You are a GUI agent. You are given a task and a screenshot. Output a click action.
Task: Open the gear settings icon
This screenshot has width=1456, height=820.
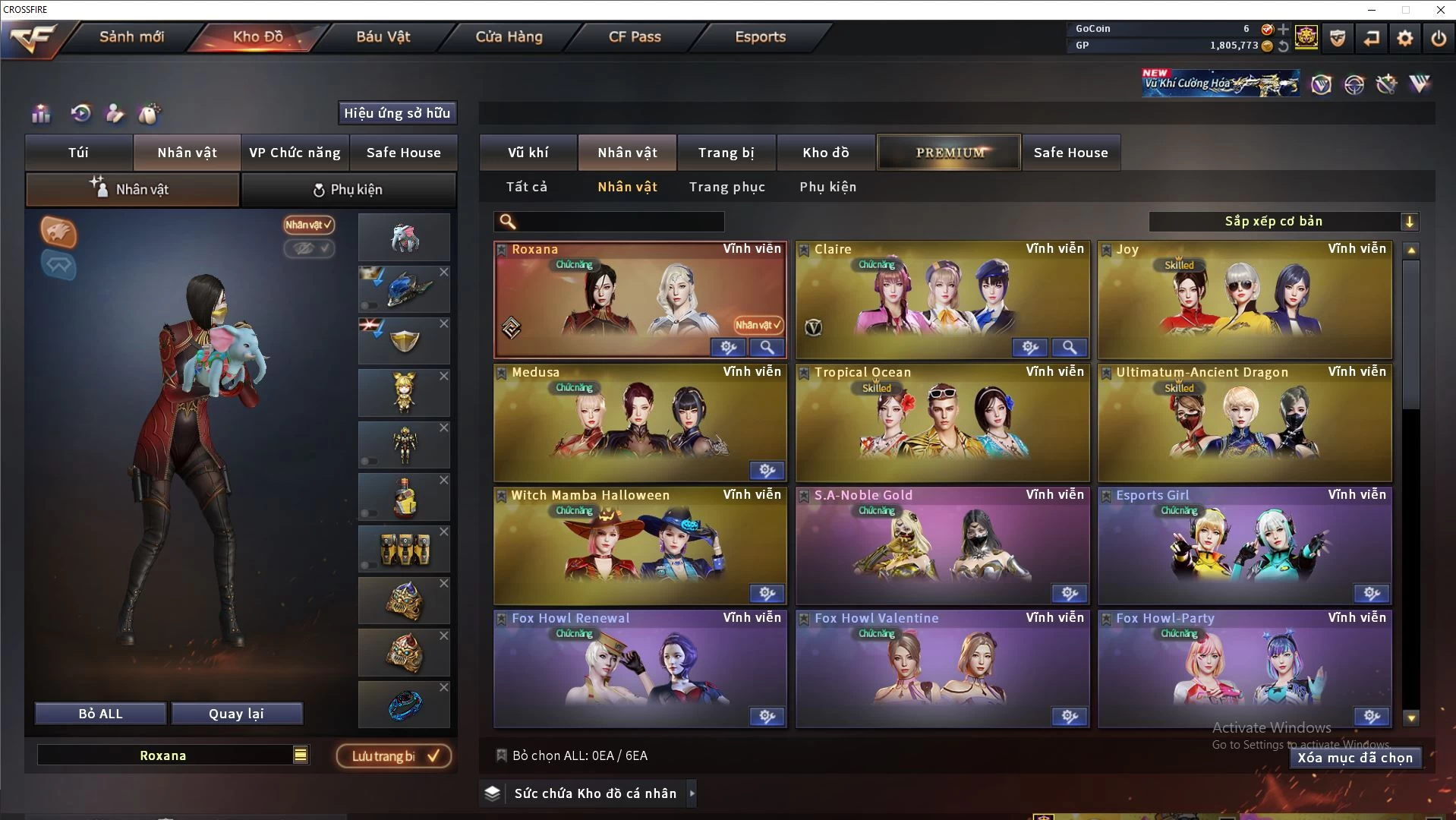1404,38
